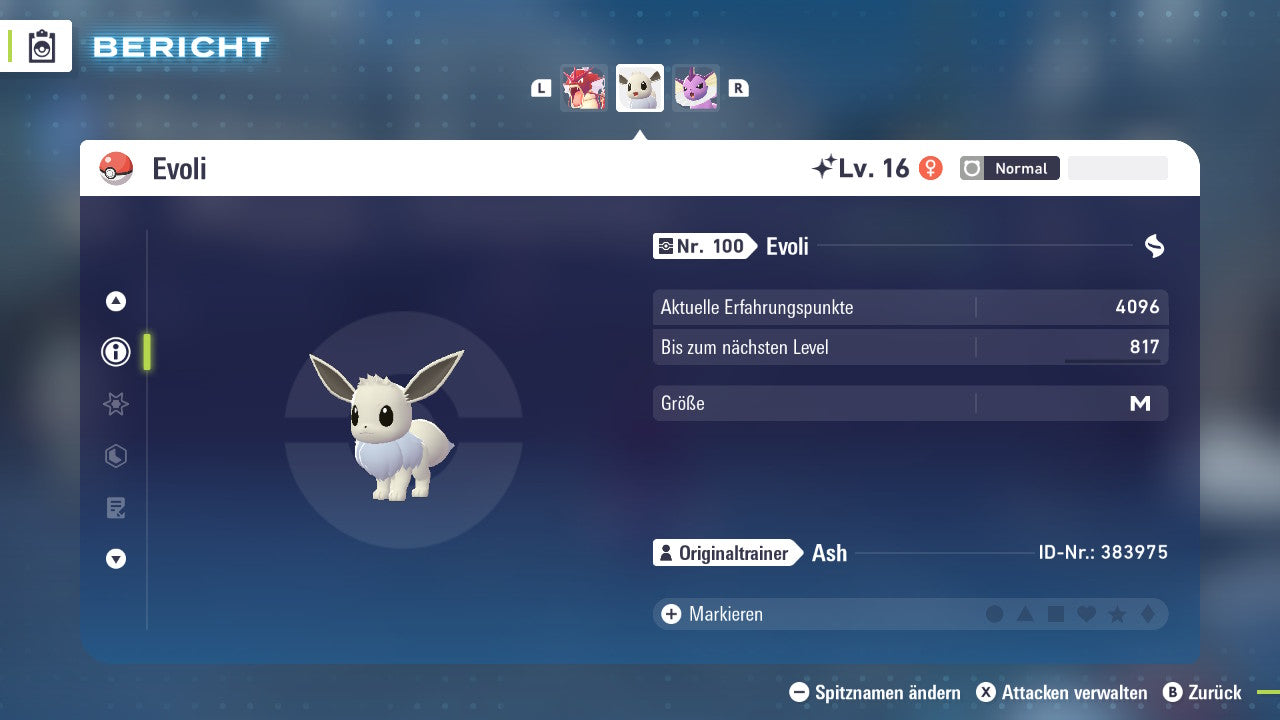Switch to Vaporeon with the R tab

pyautogui.click(x=738, y=88)
